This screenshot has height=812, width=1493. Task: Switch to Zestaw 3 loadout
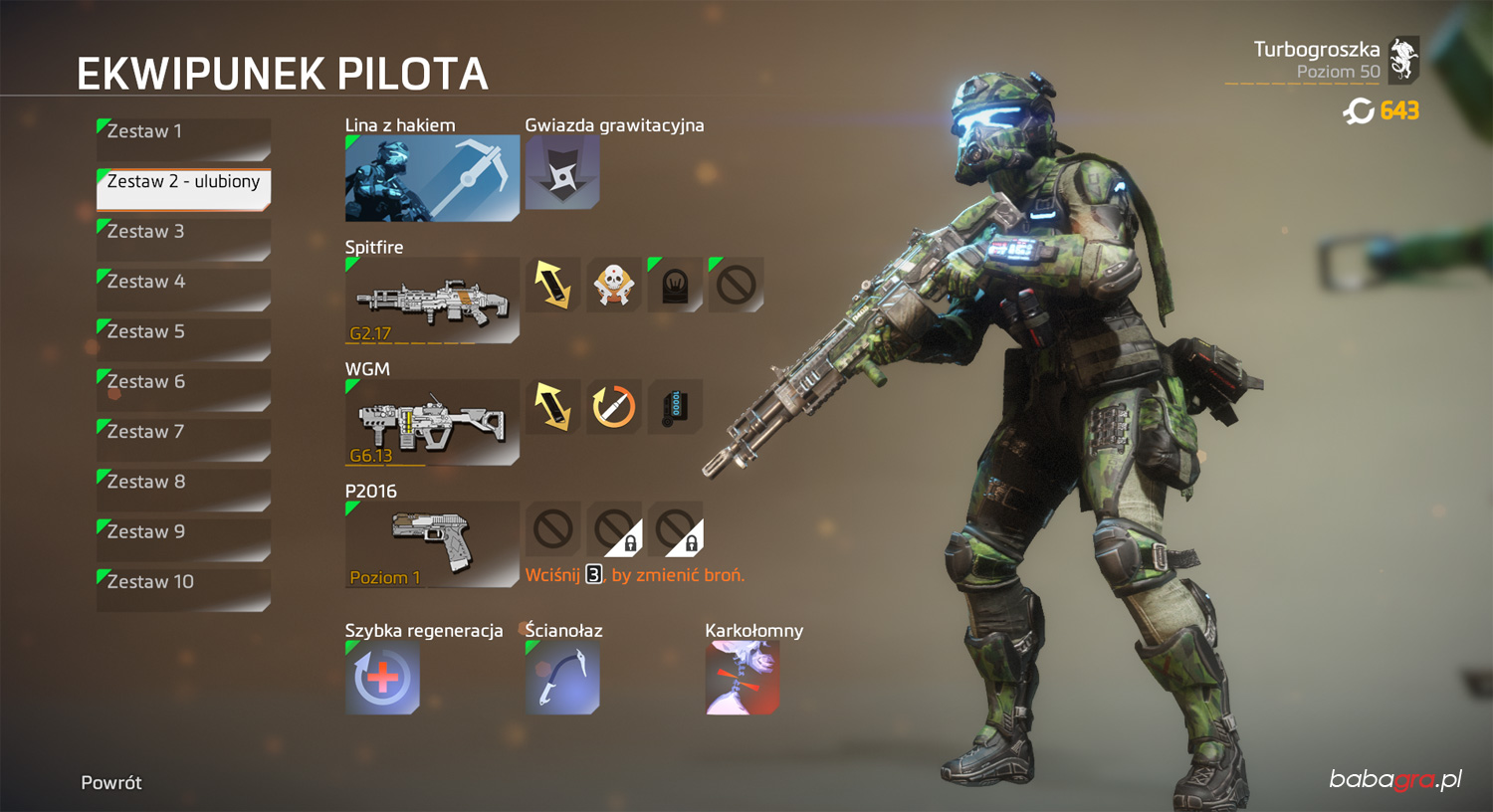[183, 238]
